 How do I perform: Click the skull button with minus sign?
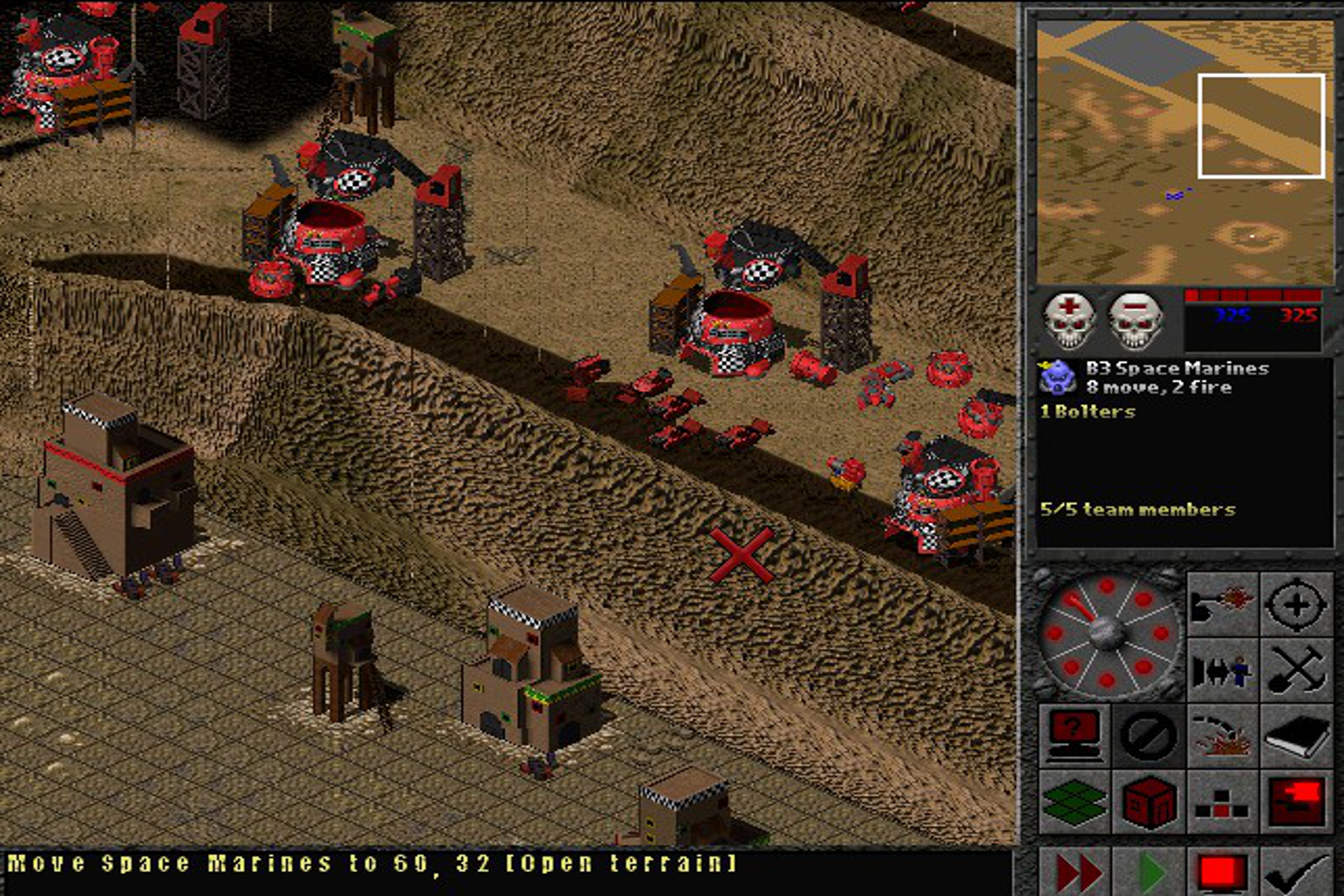1134,320
